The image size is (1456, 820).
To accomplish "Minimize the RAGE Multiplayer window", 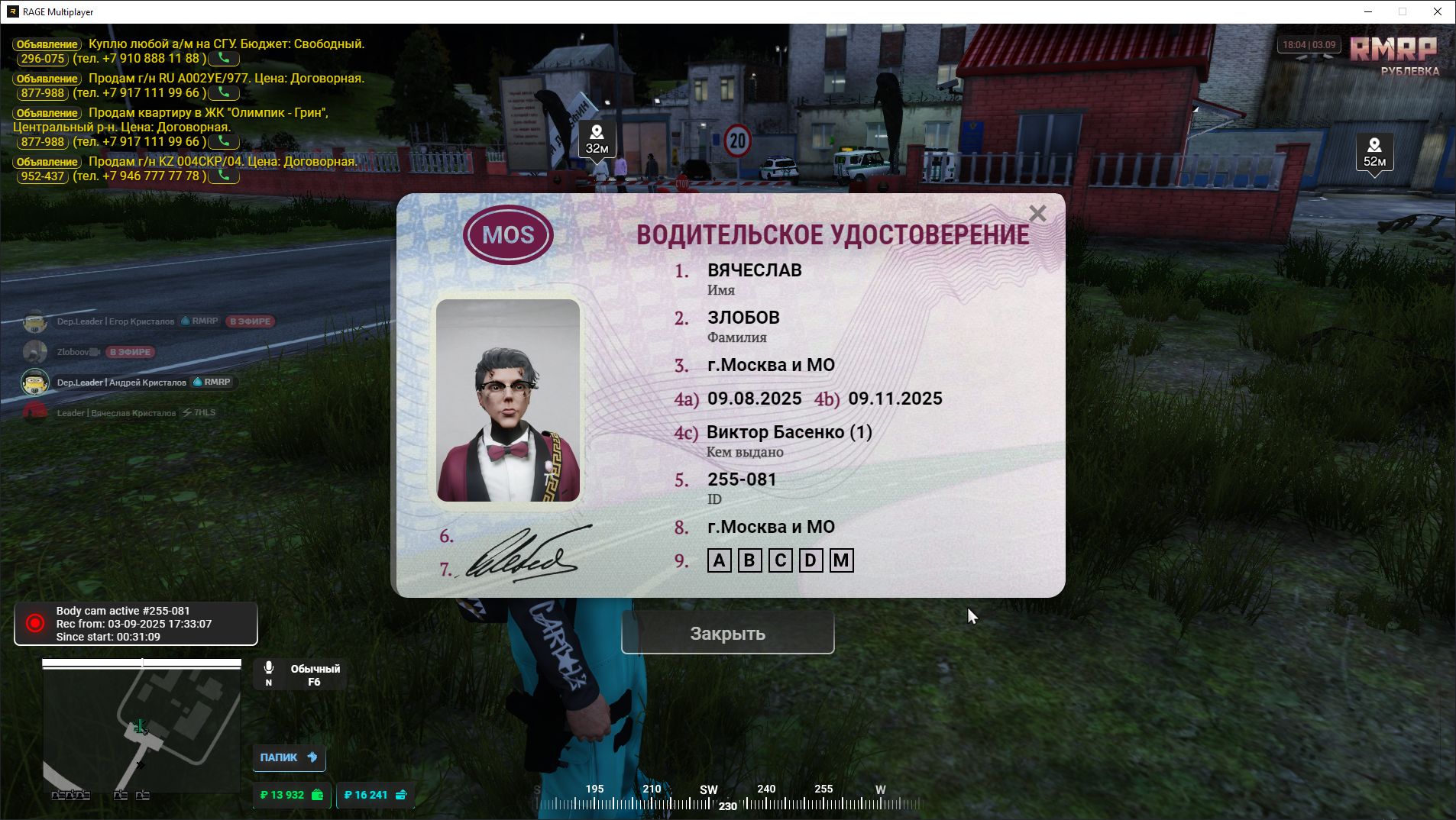I will 1368,11.
